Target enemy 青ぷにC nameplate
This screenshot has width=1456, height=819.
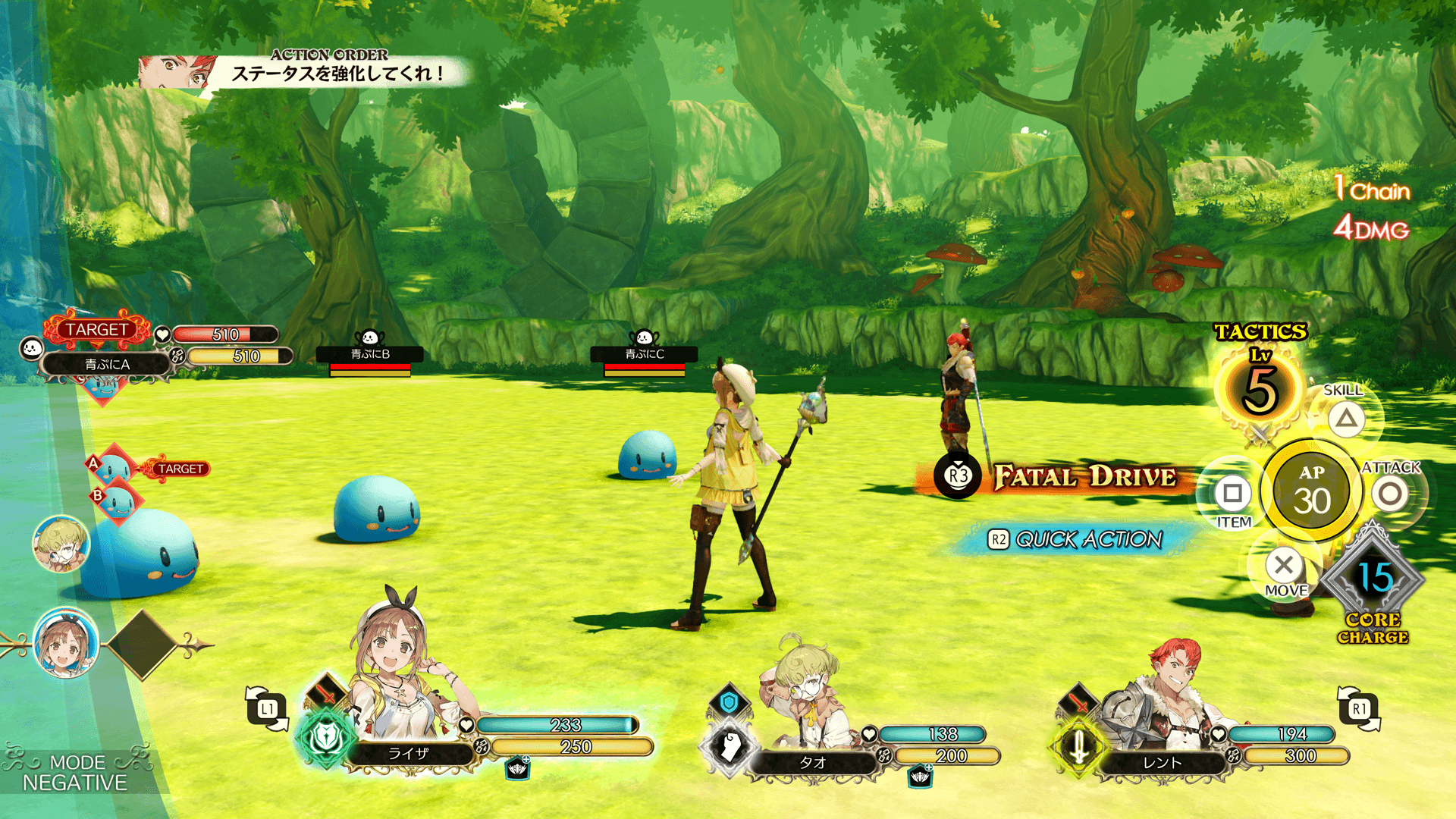pyautogui.click(x=644, y=354)
